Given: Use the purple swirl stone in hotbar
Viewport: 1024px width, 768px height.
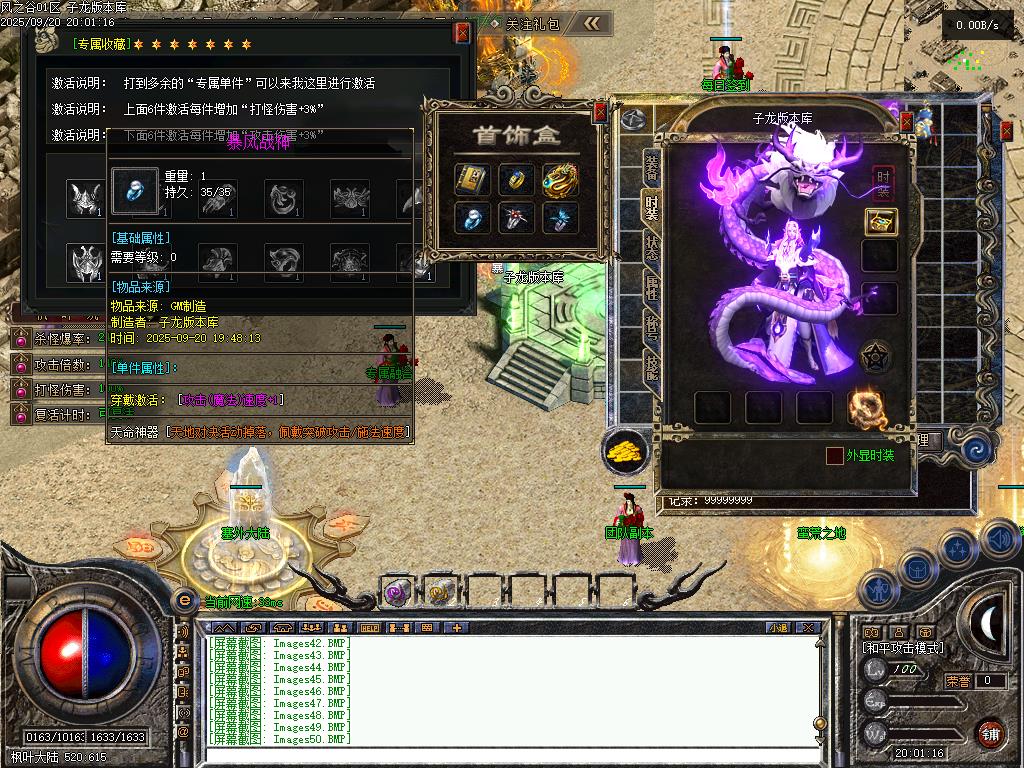Looking at the screenshot, I should [397, 592].
